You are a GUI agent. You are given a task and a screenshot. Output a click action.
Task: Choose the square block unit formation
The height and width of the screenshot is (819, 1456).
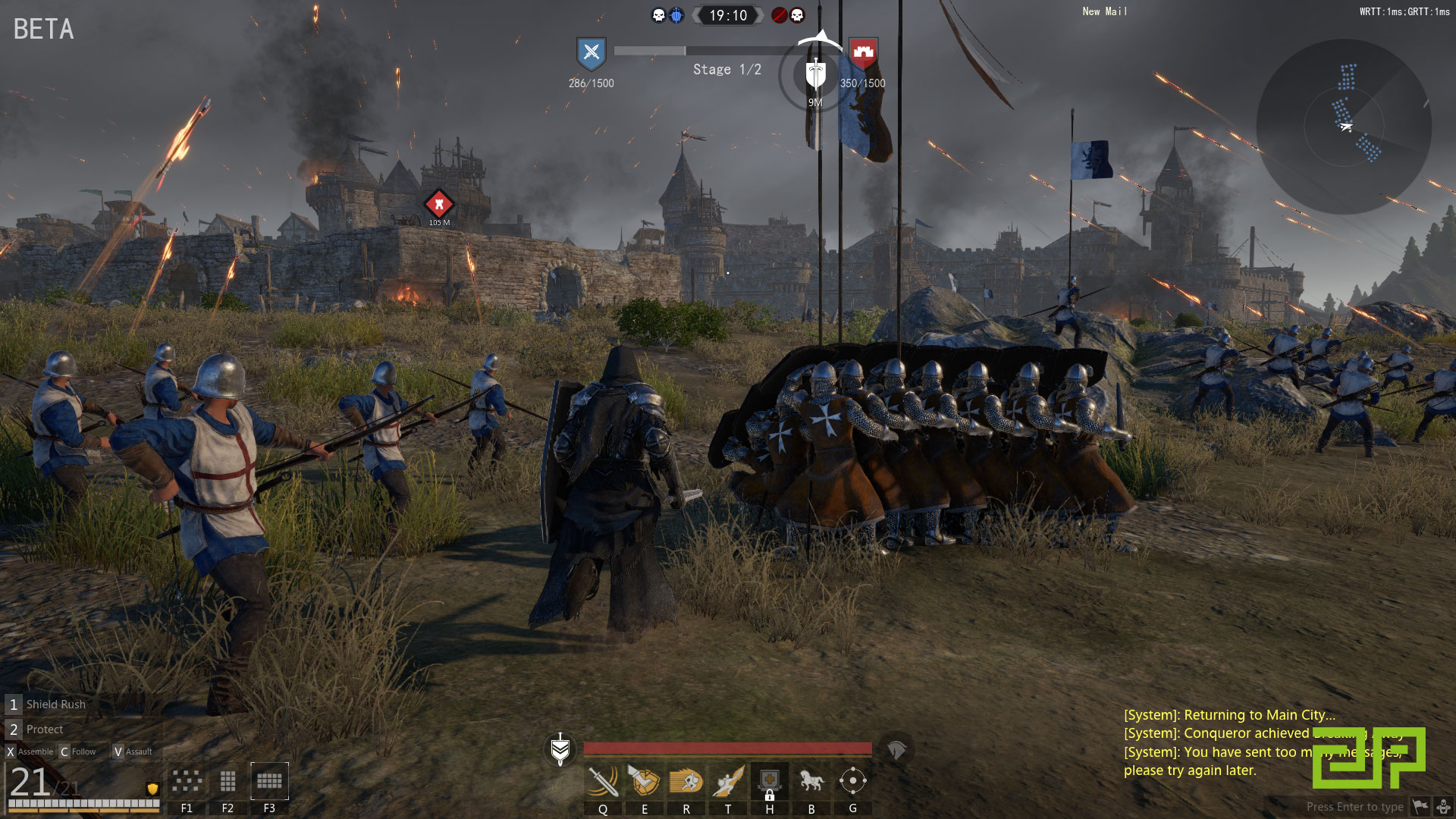tap(227, 781)
